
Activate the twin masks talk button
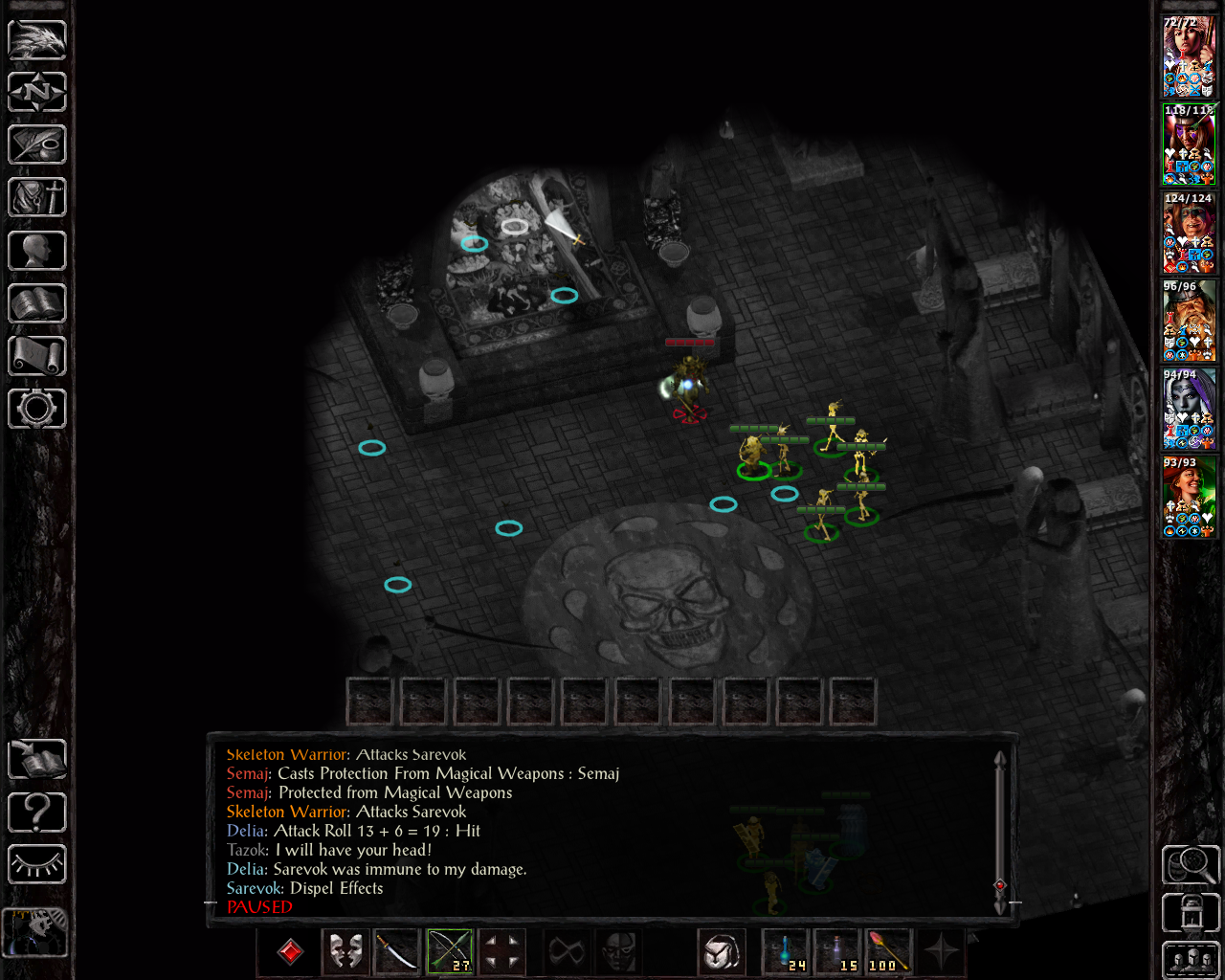click(x=345, y=951)
